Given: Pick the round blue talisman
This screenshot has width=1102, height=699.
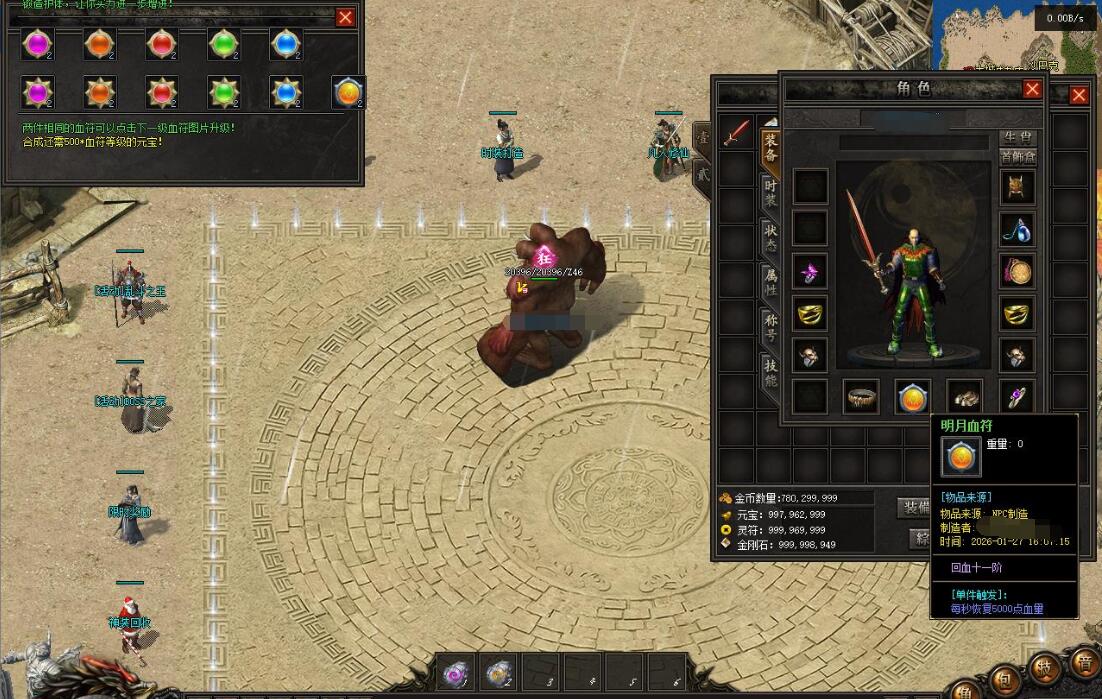Looking at the screenshot, I should [x=285, y=44].
